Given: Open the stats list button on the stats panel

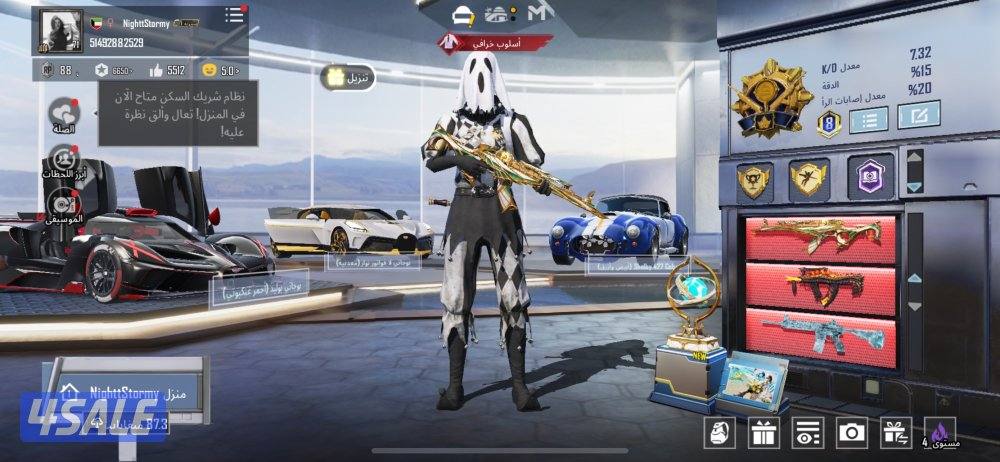Looking at the screenshot, I should coord(869,121).
